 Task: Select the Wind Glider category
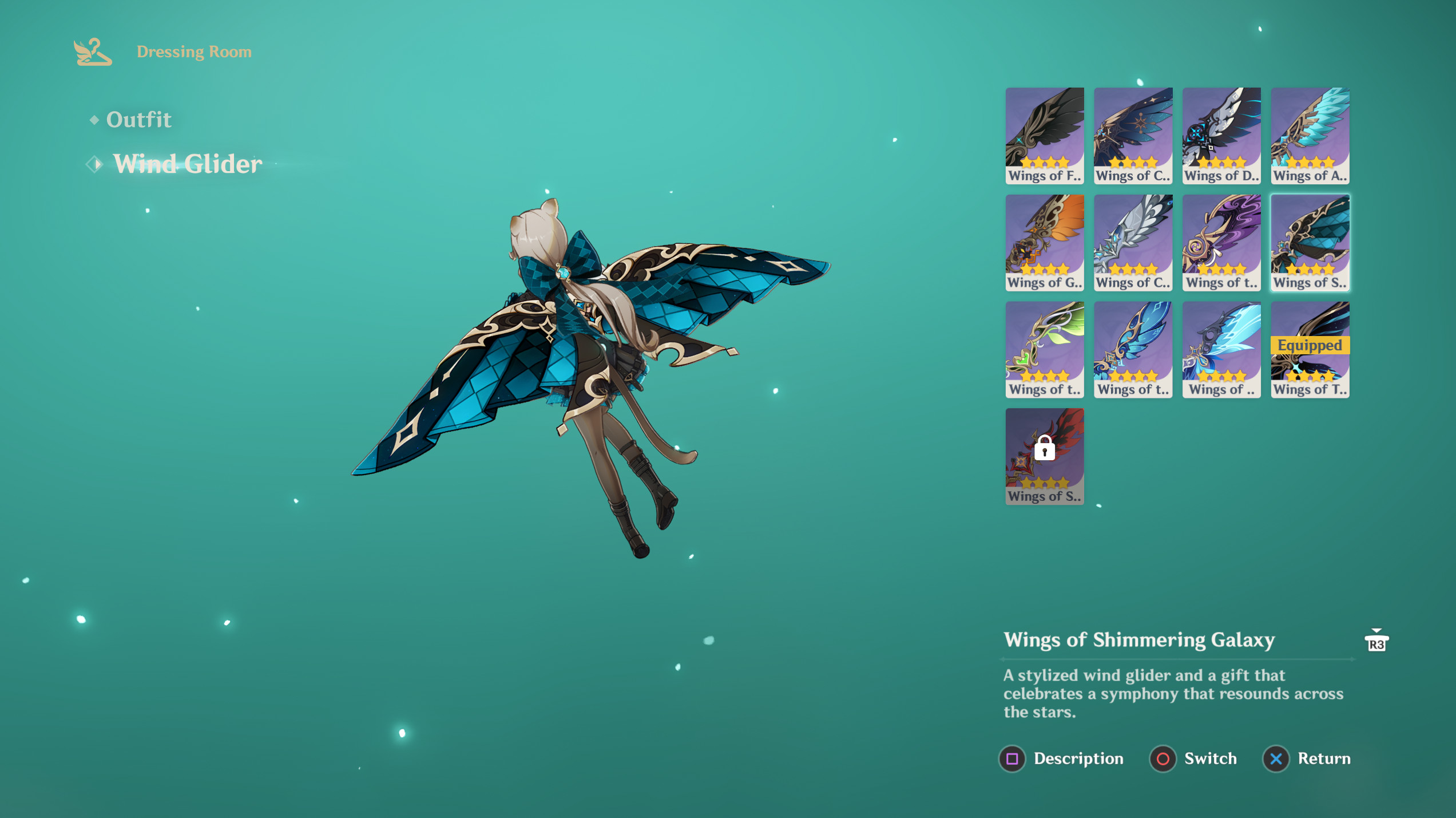pyautogui.click(x=188, y=164)
